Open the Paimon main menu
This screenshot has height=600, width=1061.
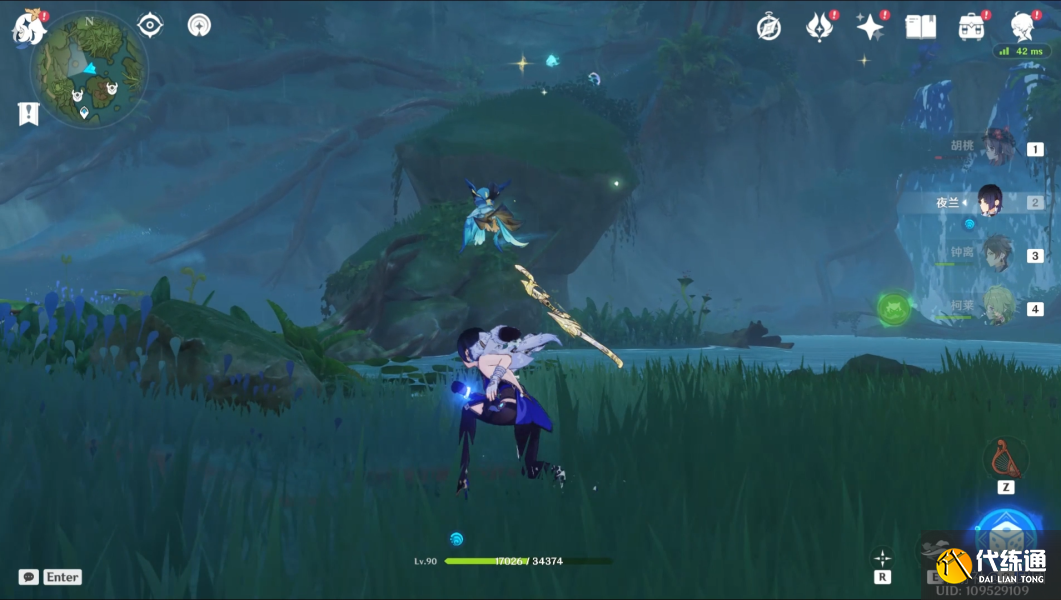28,28
